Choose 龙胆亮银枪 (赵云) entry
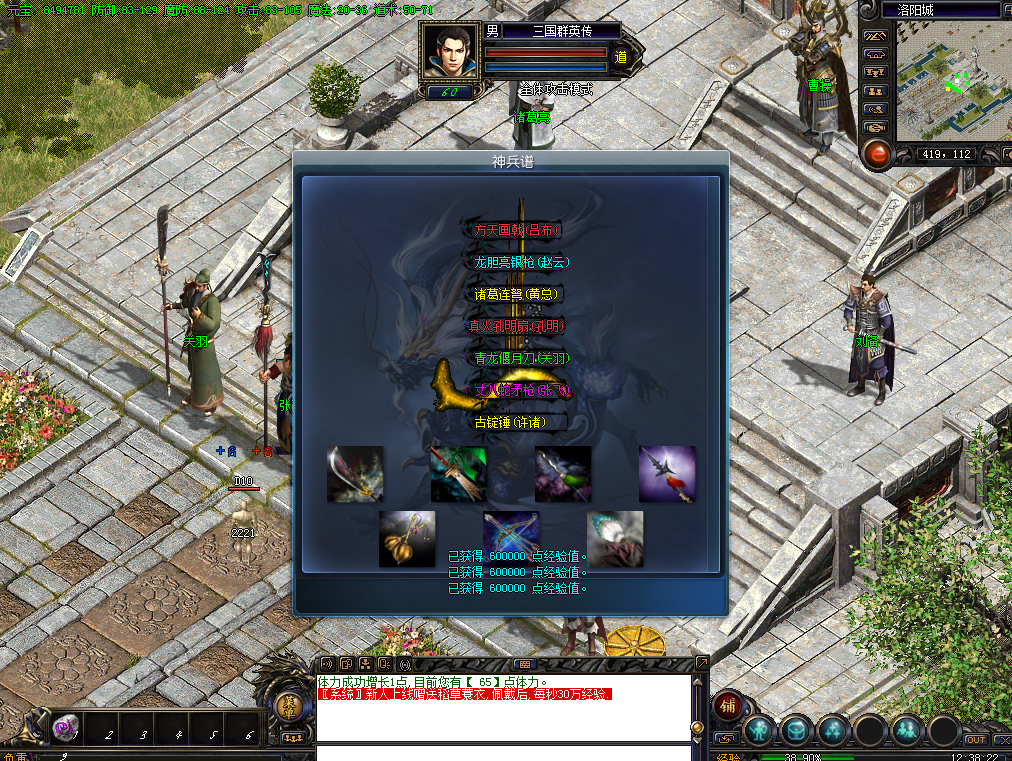This screenshot has height=761, width=1012. coord(517,262)
